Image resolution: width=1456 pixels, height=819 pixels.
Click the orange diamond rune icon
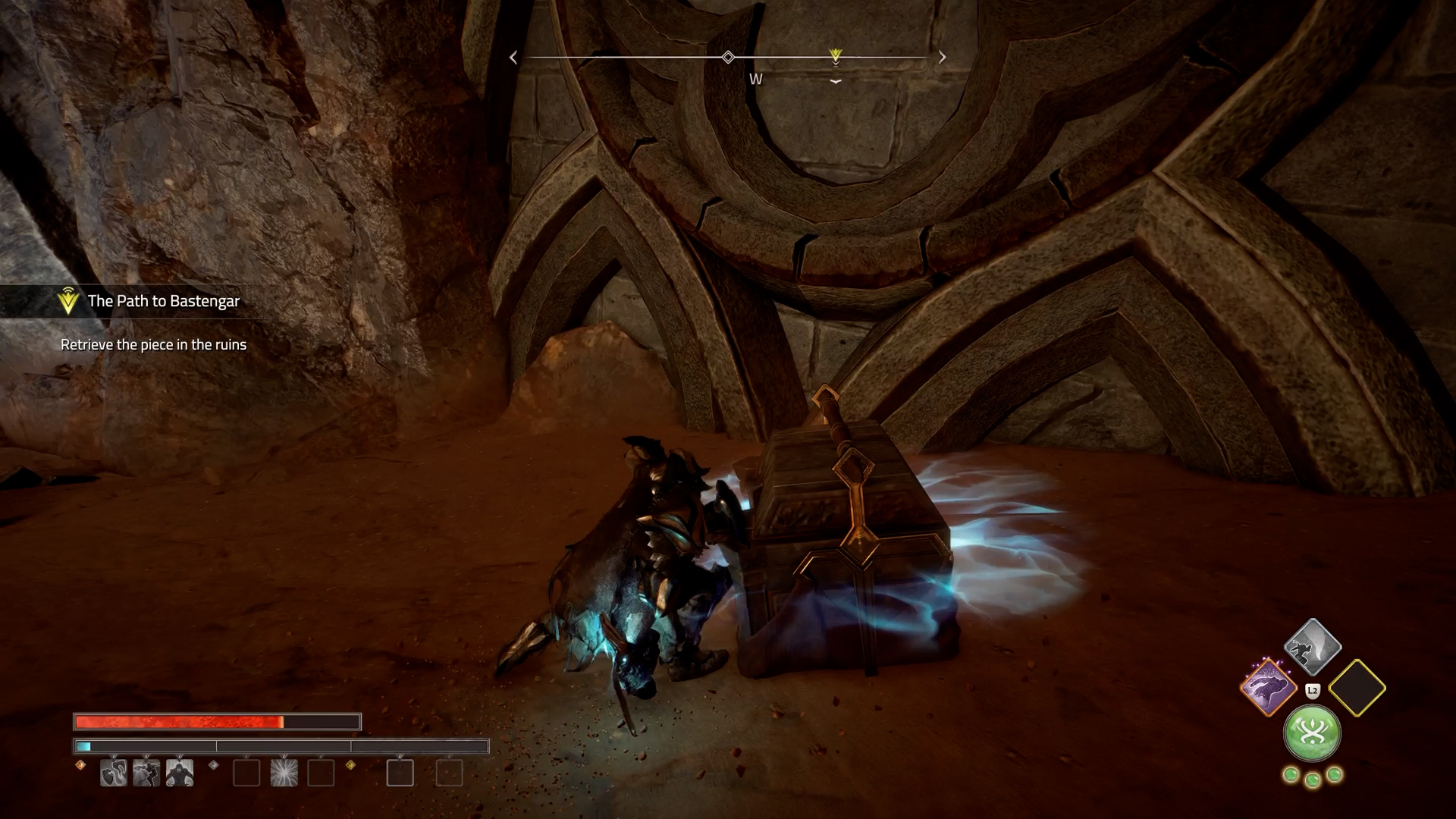point(81,765)
